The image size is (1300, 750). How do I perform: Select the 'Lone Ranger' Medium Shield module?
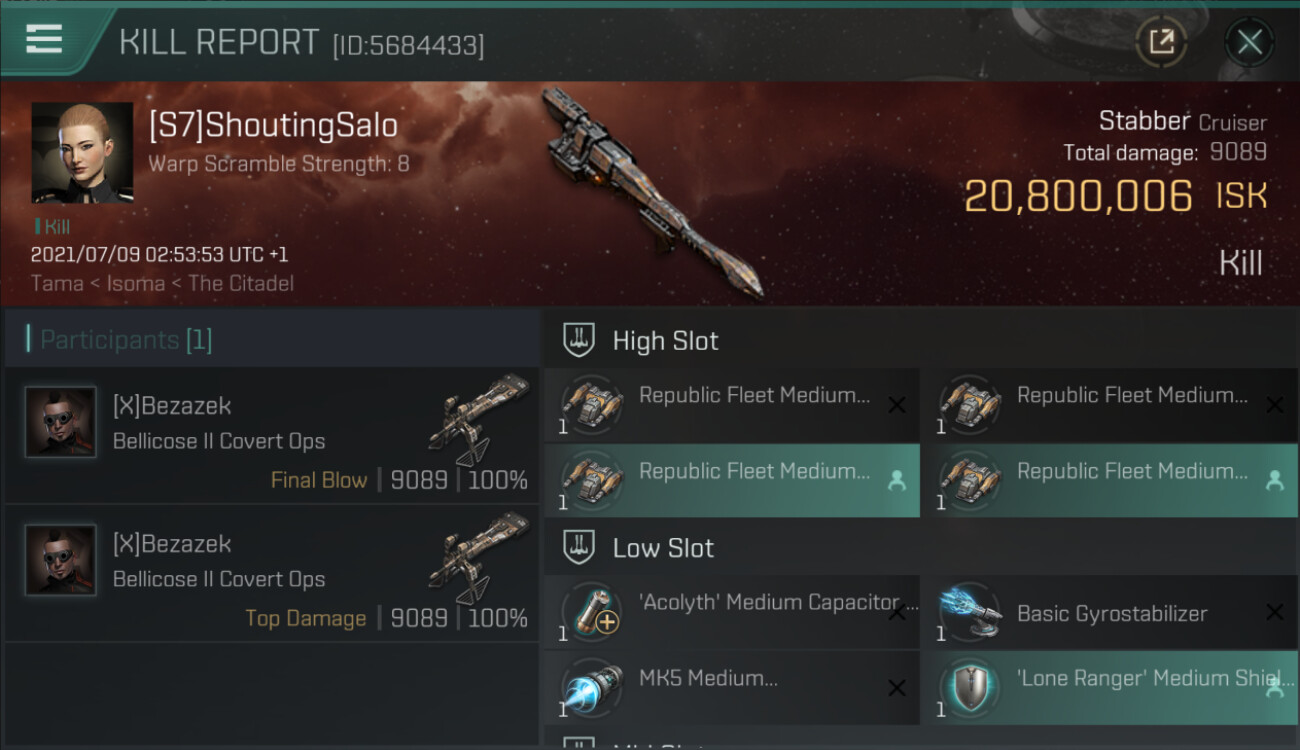tap(1109, 688)
